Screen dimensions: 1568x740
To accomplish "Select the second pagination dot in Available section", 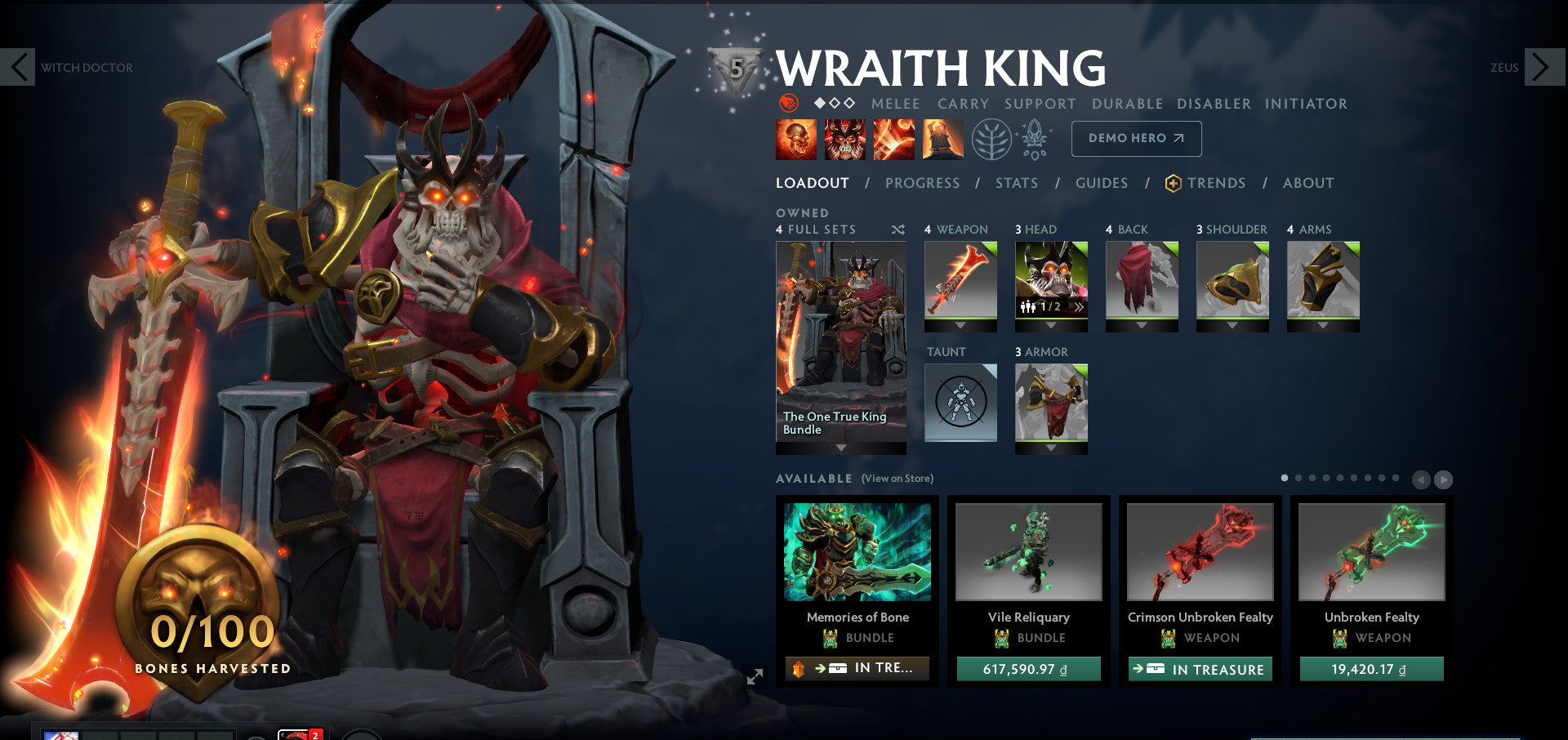I will [1298, 478].
